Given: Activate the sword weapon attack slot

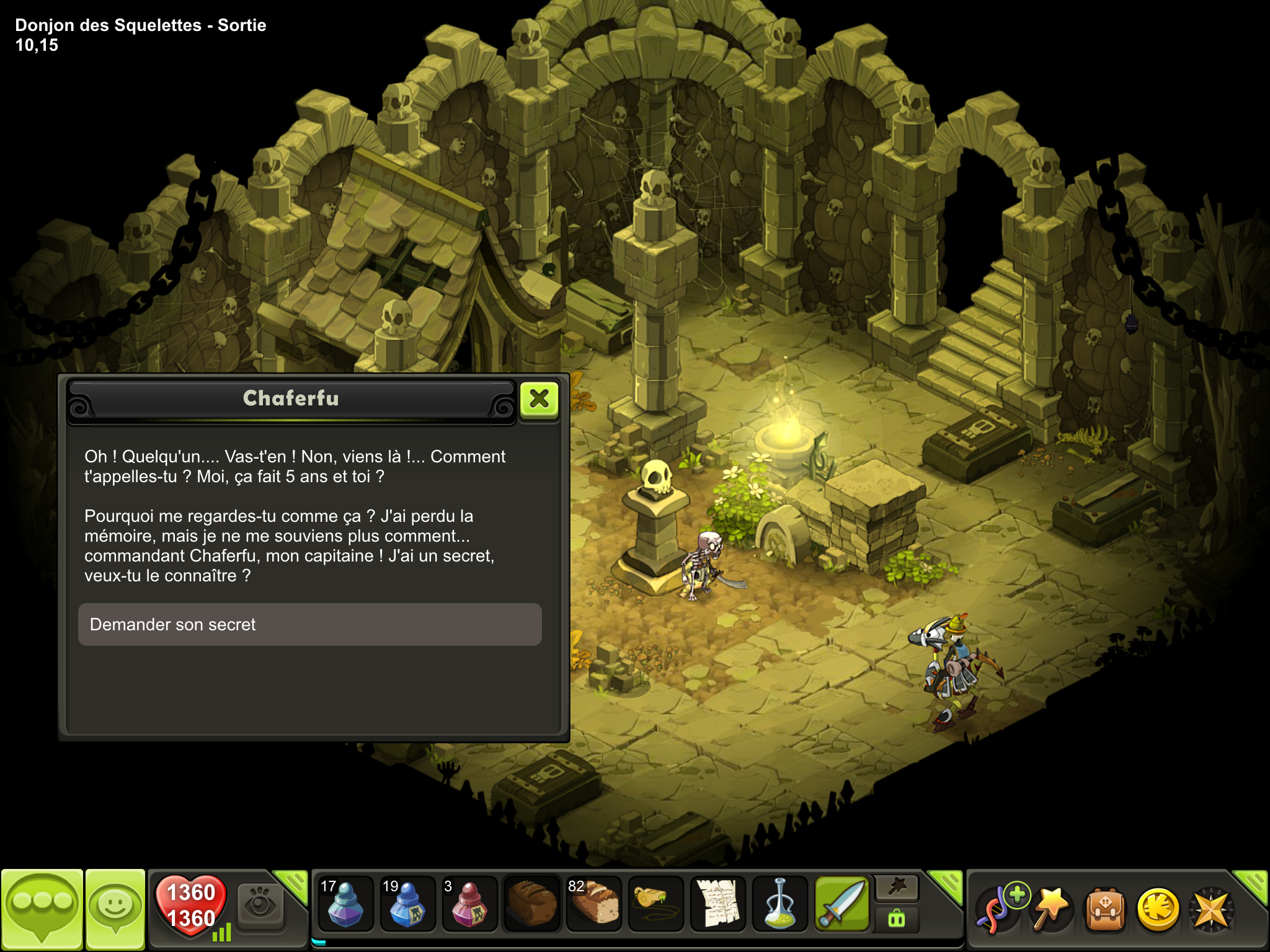Looking at the screenshot, I should tap(841, 904).
